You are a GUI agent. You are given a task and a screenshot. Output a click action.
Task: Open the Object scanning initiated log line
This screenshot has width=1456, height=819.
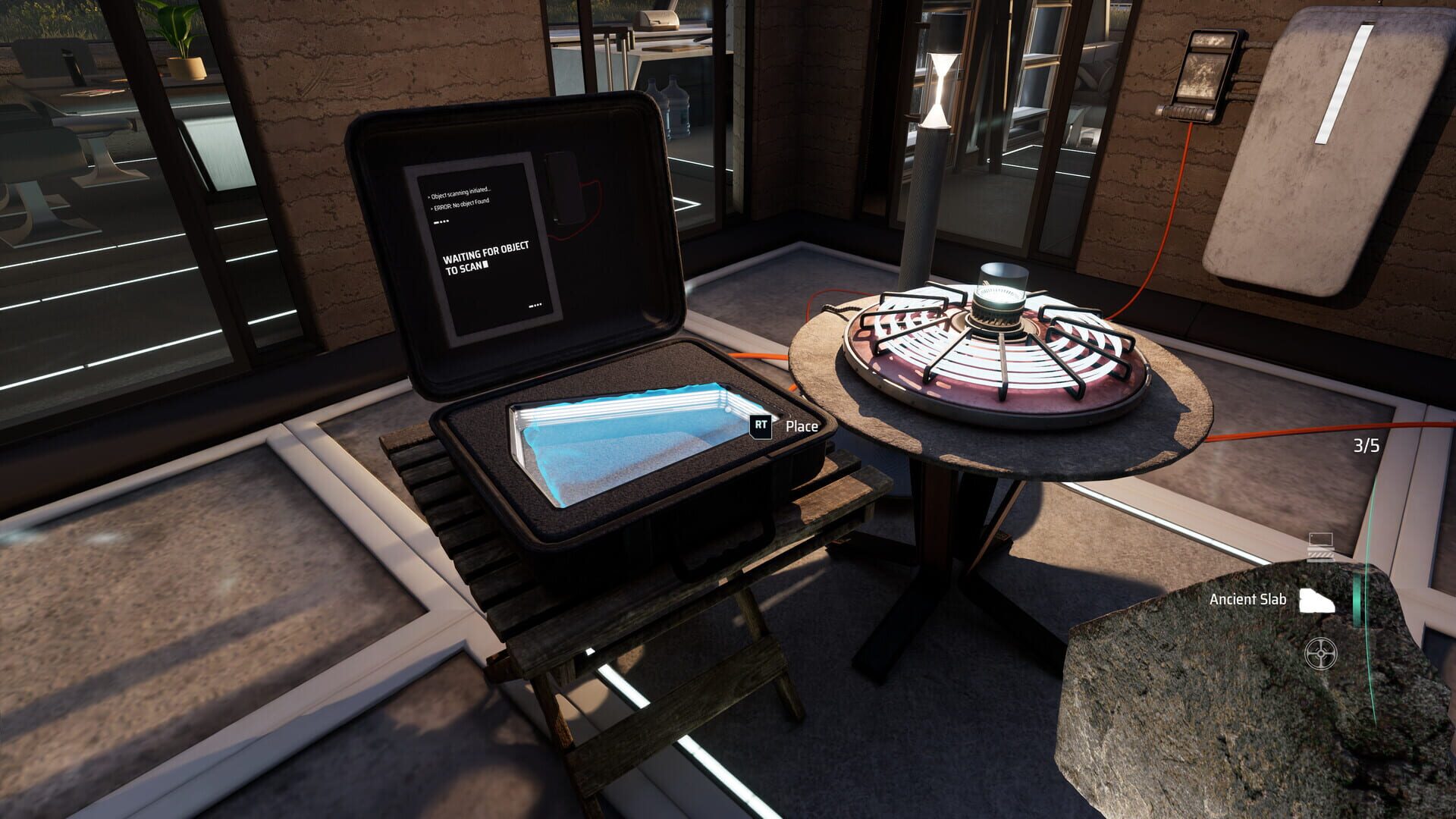(461, 193)
